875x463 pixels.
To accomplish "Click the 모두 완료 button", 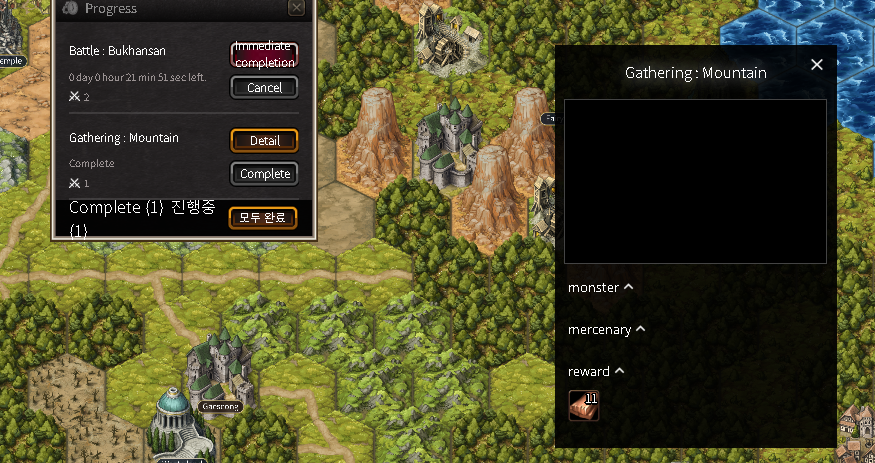I will pos(262,218).
